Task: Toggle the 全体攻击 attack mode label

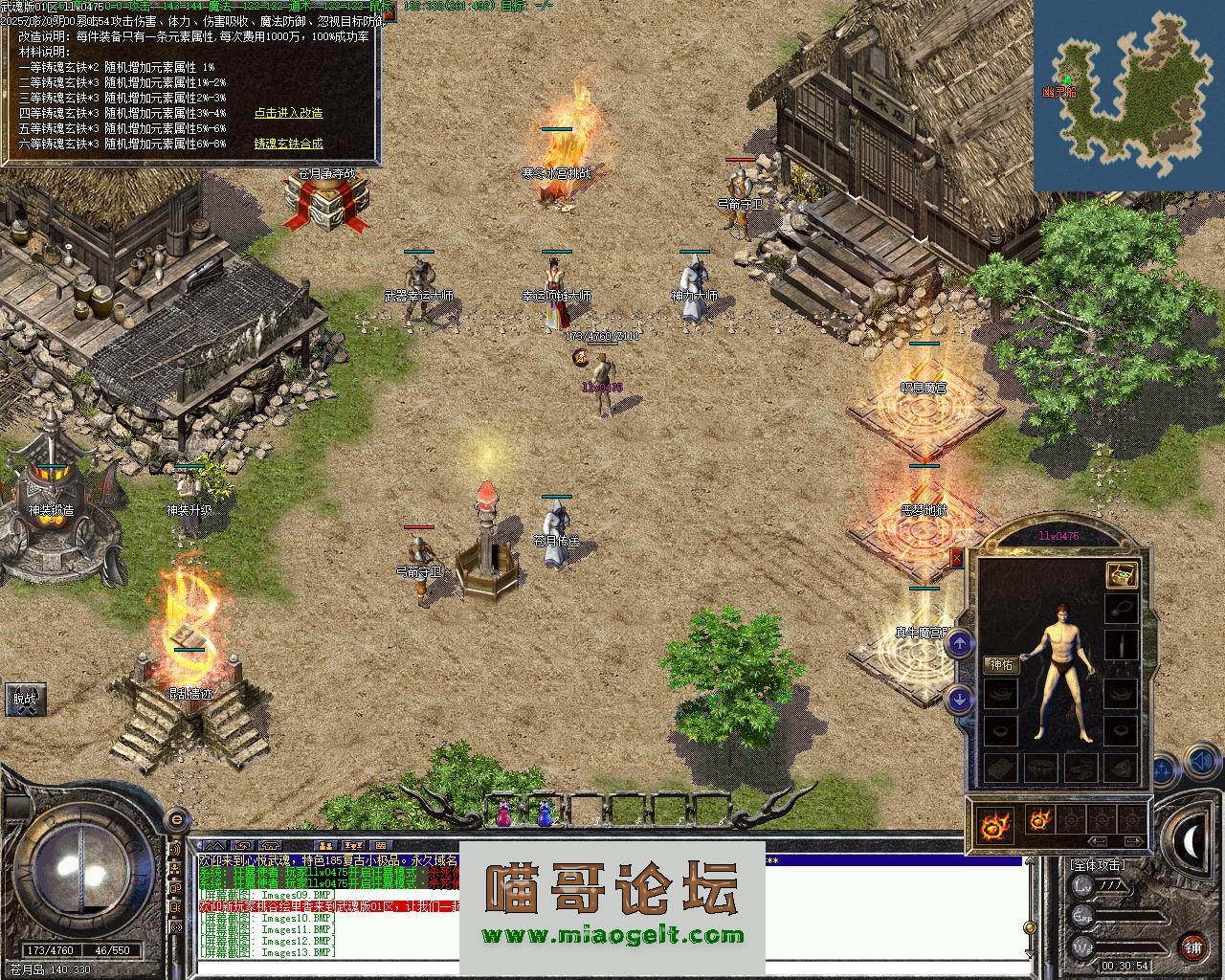Action: (x=1098, y=864)
